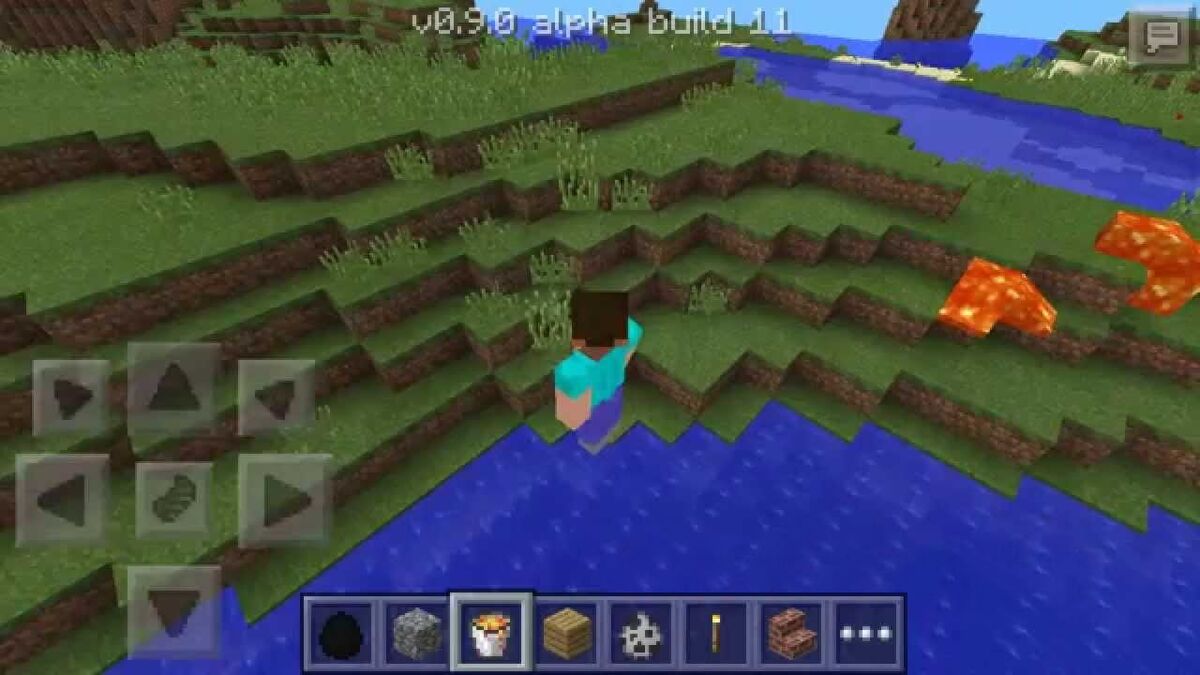The width and height of the screenshot is (1200, 675).
Task: Tap the forward-right diagonal D-pad button
Action: (x=276, y=397)
